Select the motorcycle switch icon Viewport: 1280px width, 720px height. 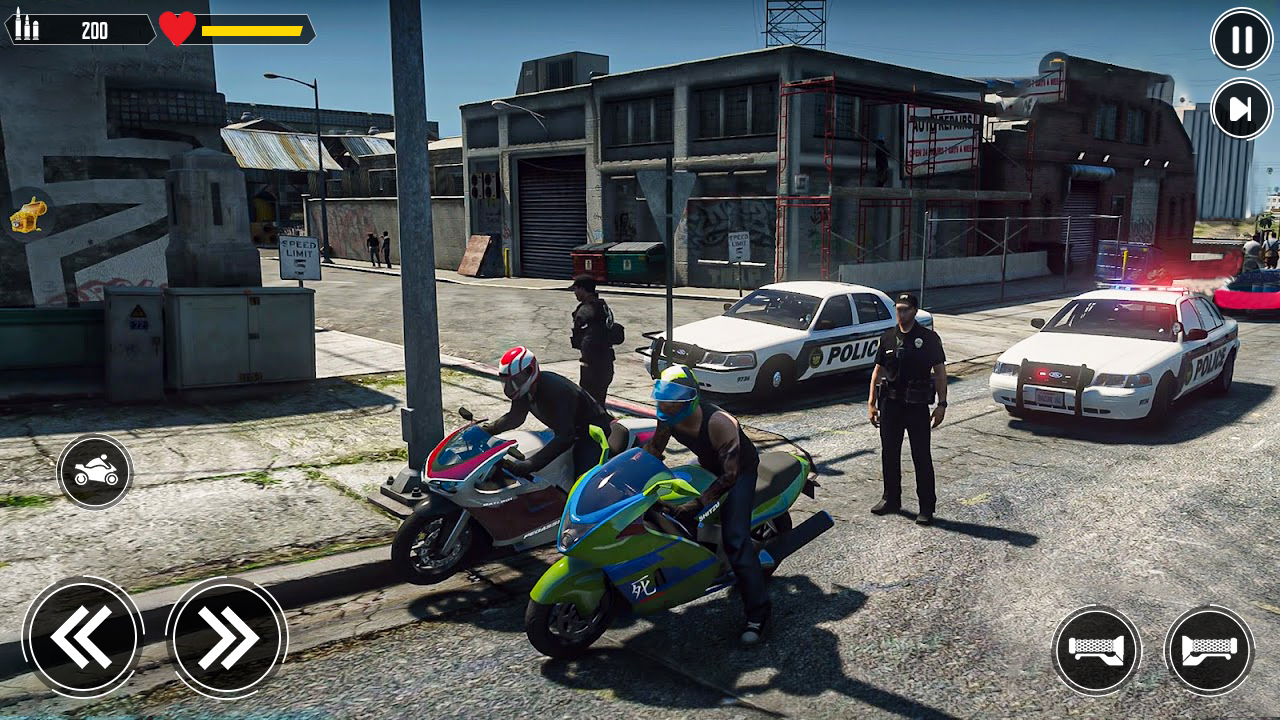95,469
